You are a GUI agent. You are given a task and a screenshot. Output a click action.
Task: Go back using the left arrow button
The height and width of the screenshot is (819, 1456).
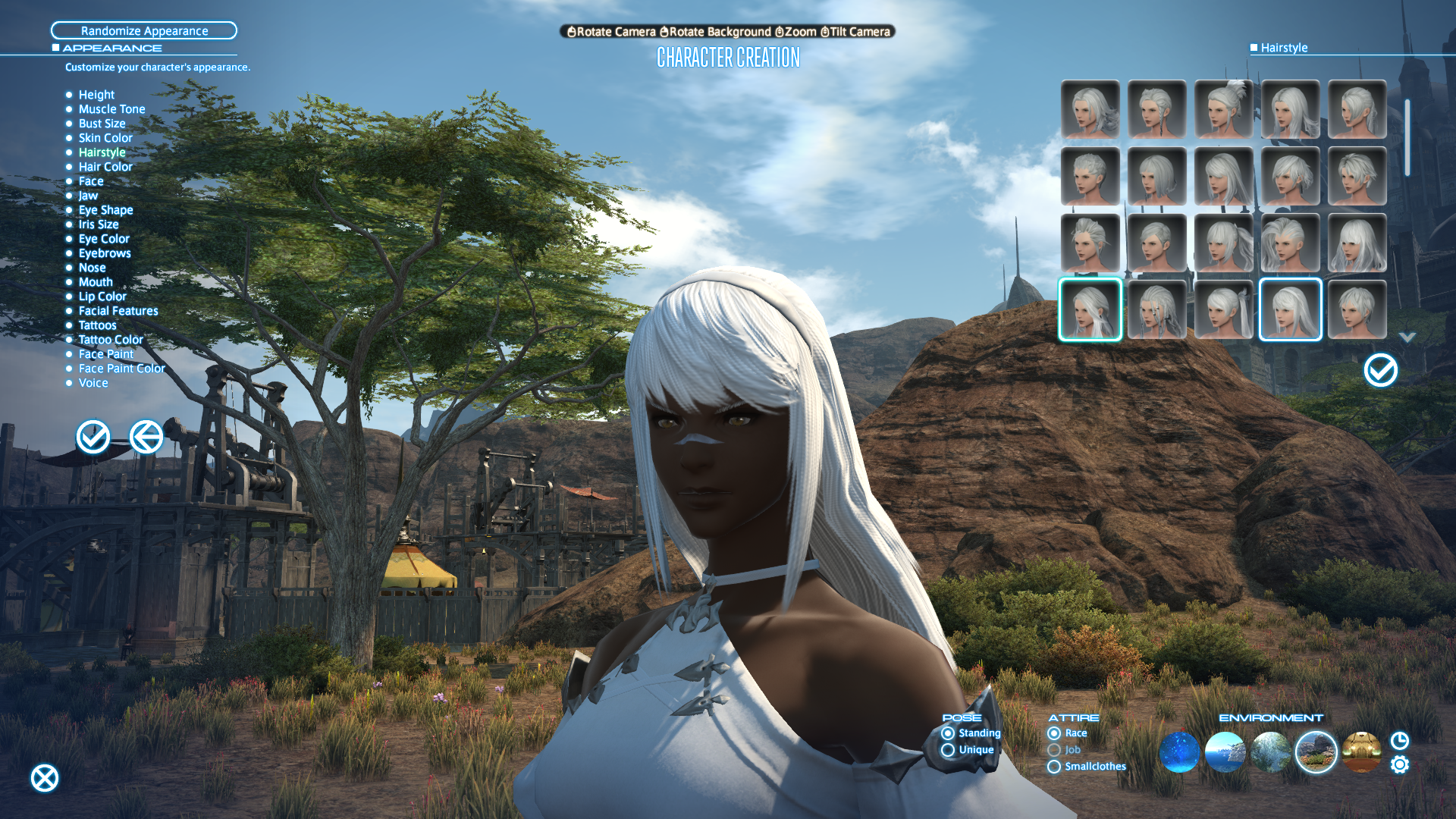point(146,437)
